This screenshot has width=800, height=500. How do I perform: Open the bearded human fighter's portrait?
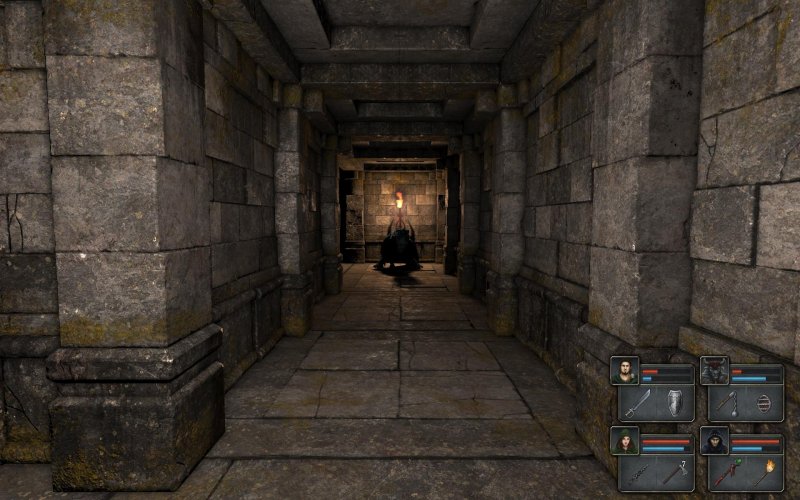coord(625,370)
